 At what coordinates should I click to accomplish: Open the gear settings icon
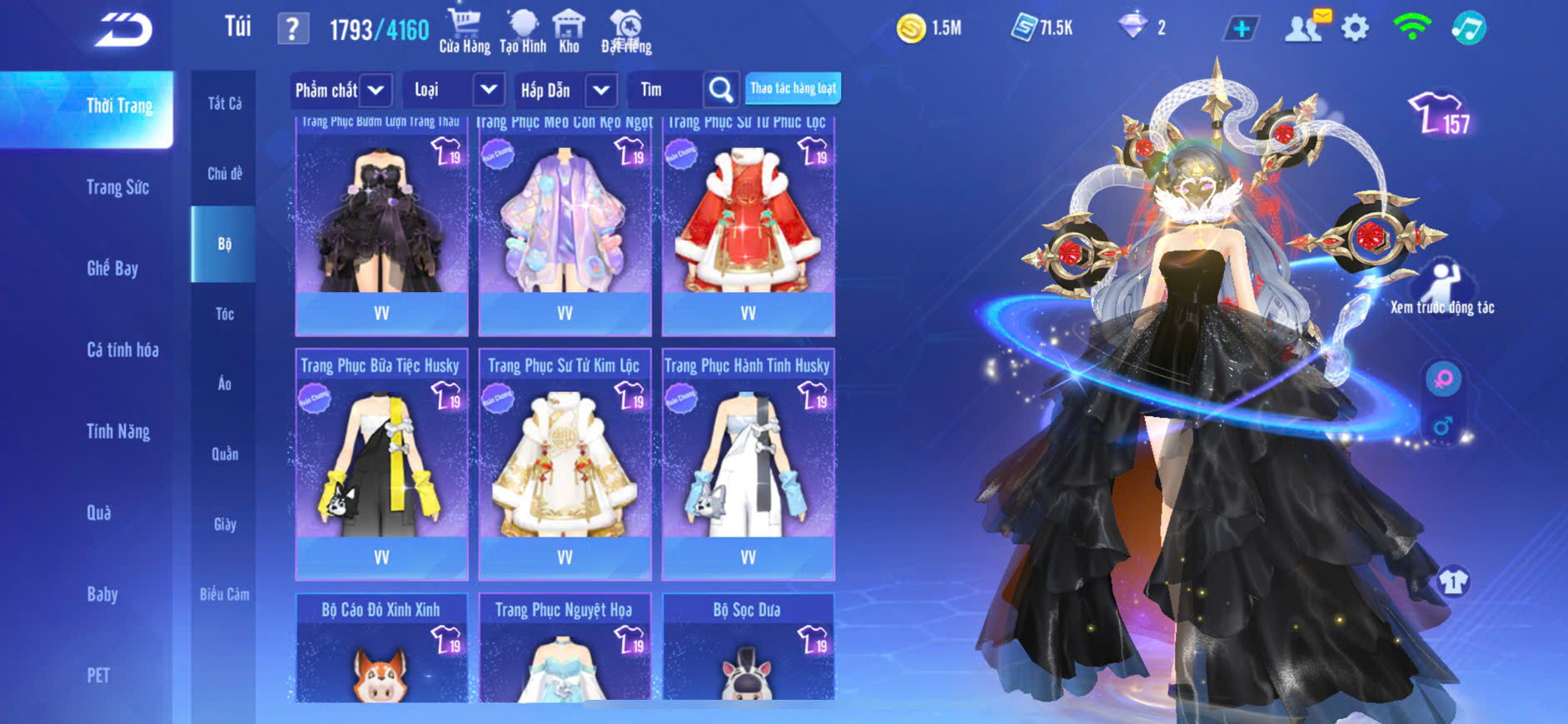pos(1355,29)
